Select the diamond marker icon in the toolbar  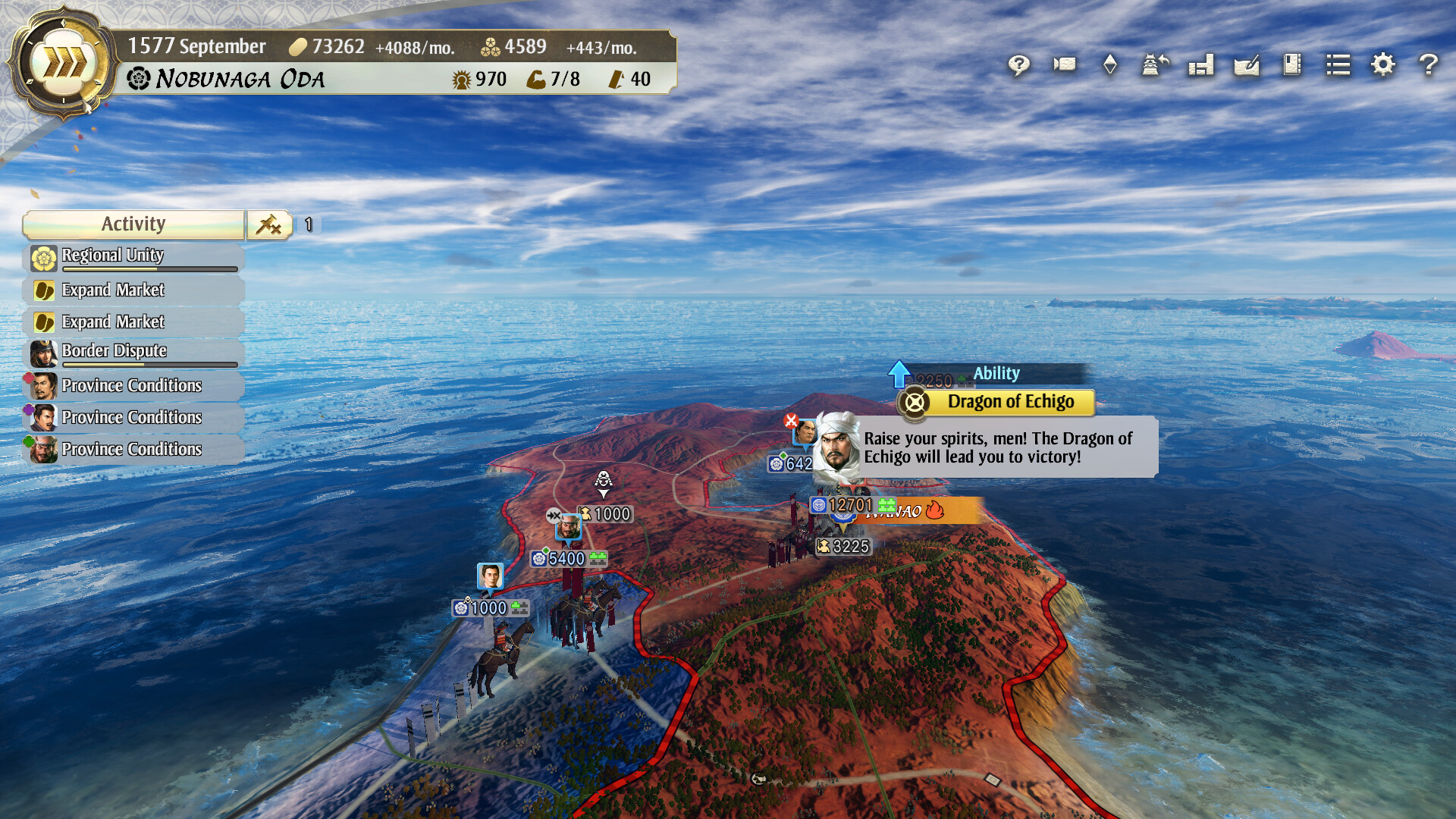[x=1109, y=66]
